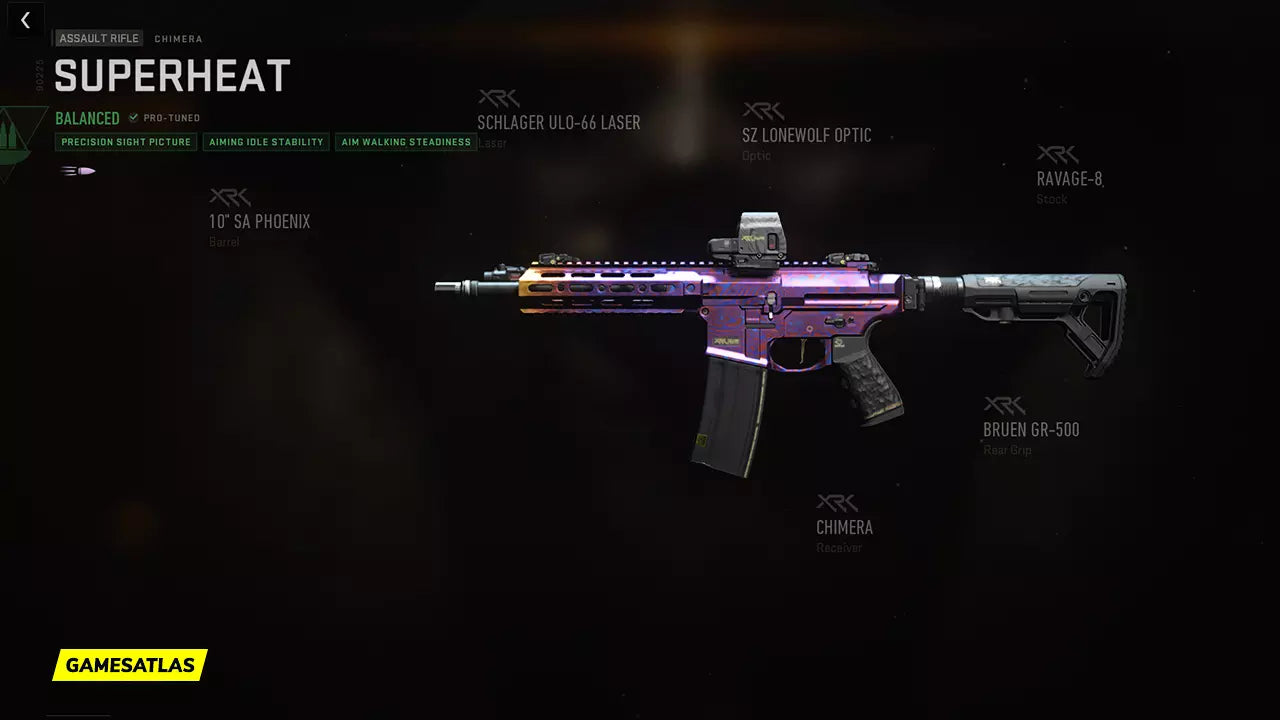
Task: Click the GamesAtlas watermark logo
Action: tap(130, 665)
